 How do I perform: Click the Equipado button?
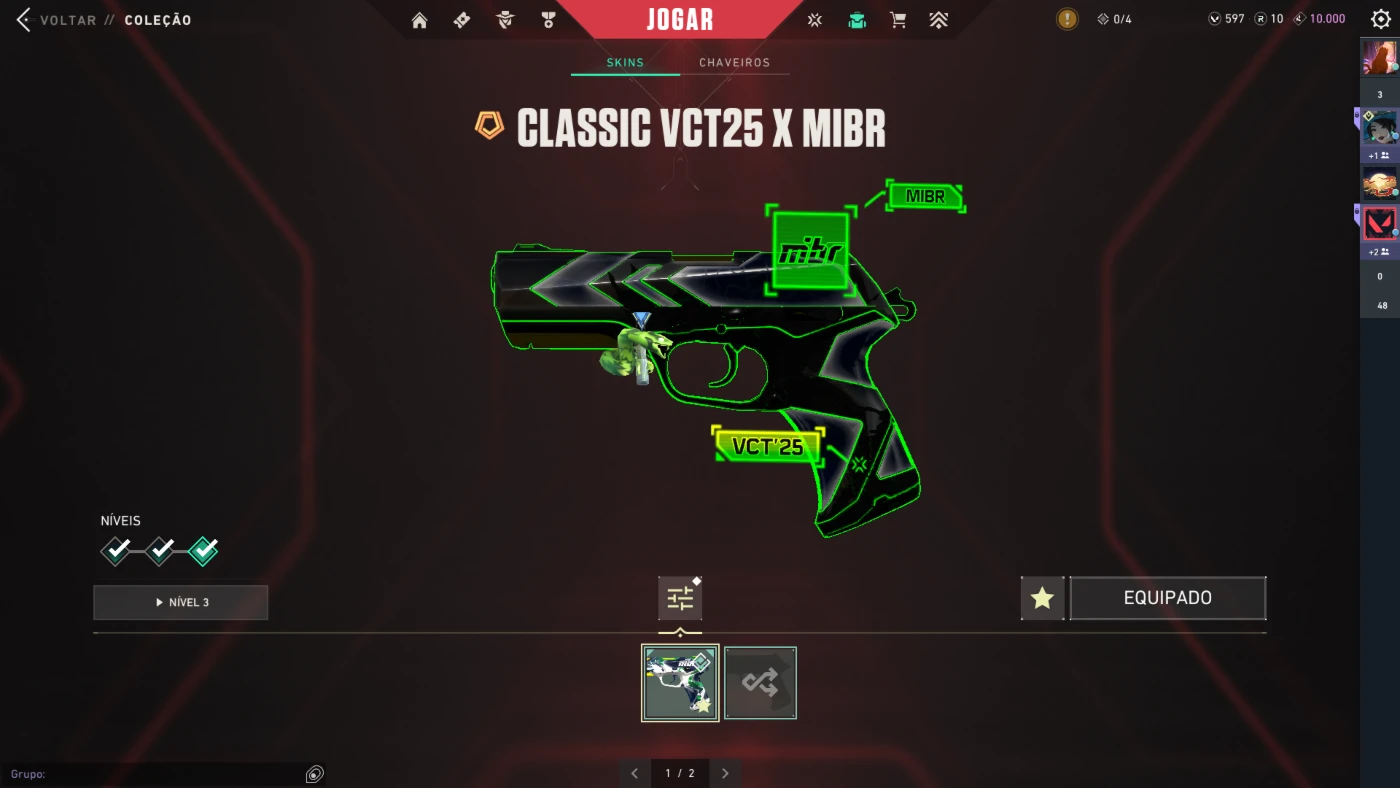pyautogui.click(x=1167, y=598)
